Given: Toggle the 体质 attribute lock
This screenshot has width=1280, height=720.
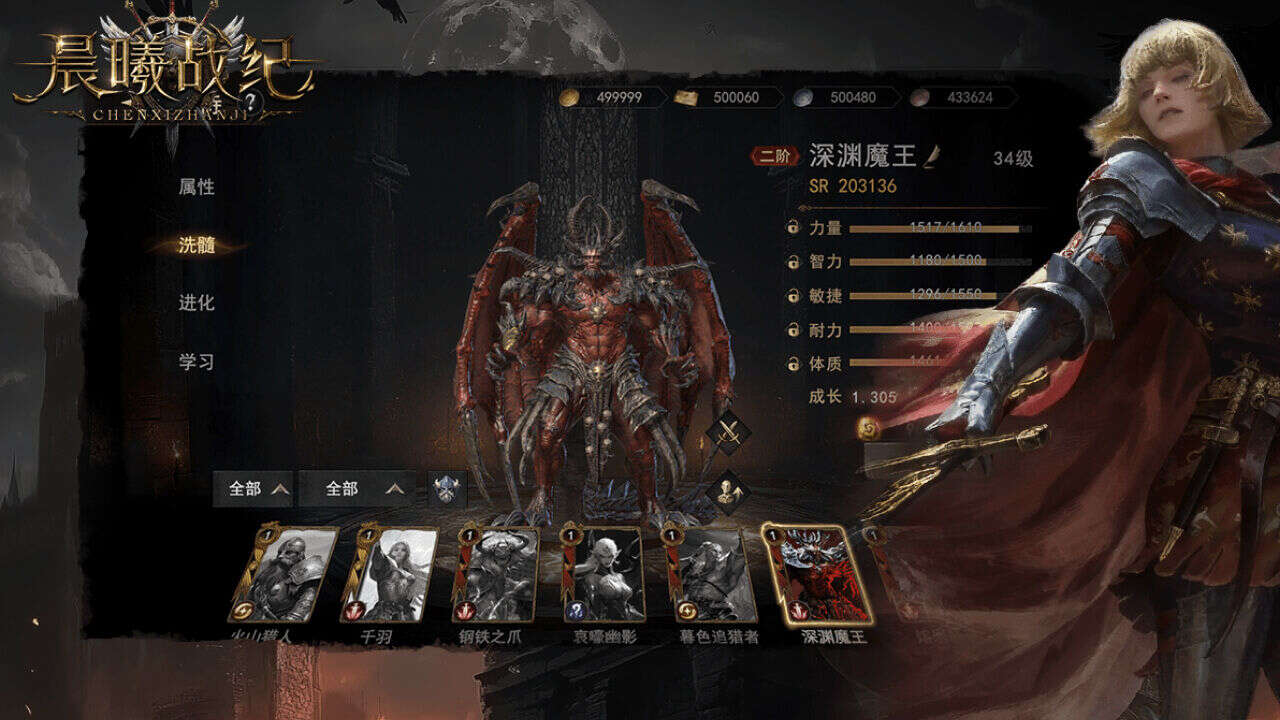Looking at the screenshot, I should 793,363.
